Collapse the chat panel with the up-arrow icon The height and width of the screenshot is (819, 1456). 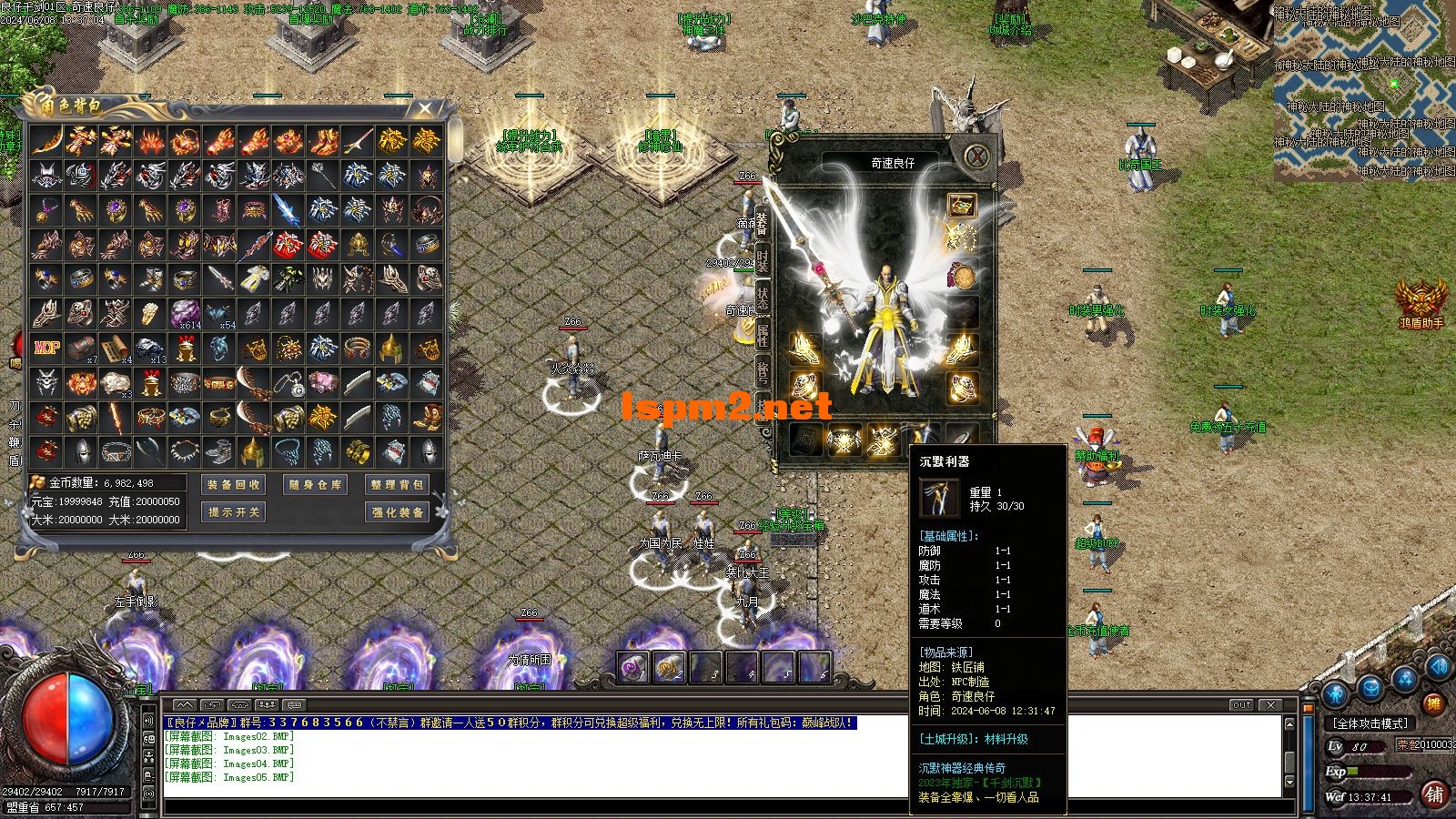pyautogui.click(x=184, y=704)
